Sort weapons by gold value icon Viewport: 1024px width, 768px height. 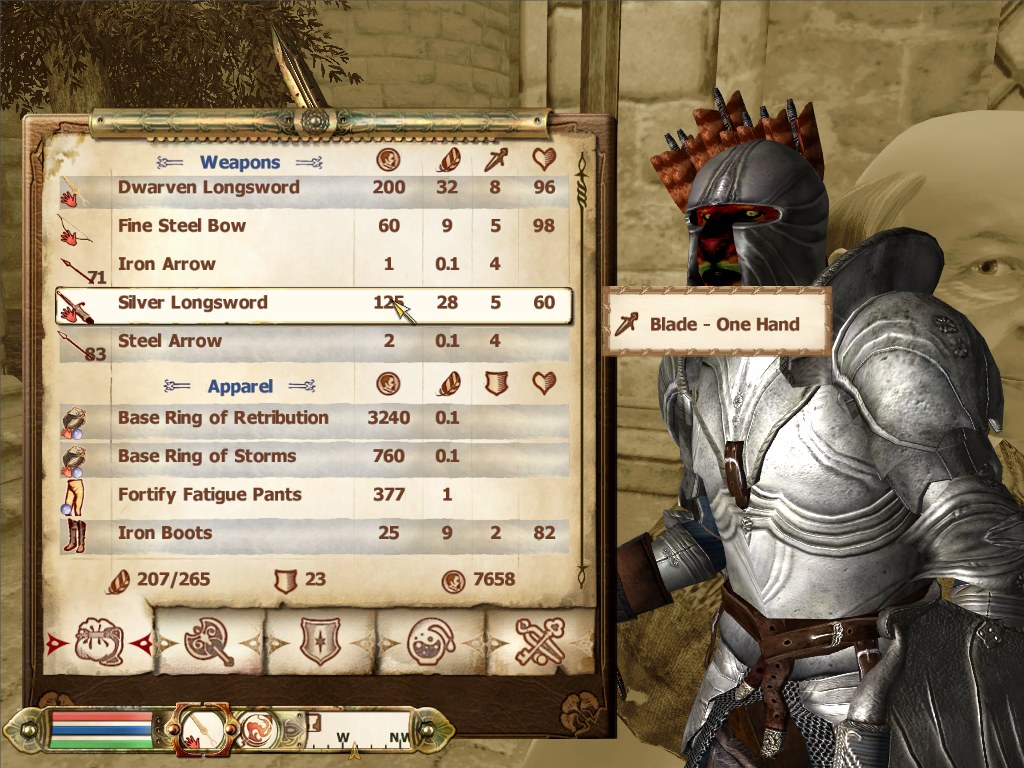[x=388, y=160]
